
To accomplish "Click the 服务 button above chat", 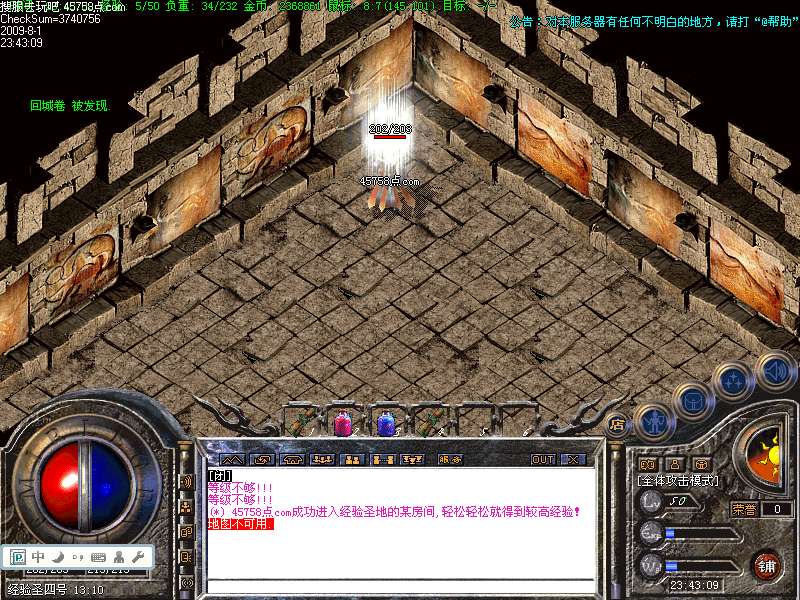I will (x=451, y=459).
